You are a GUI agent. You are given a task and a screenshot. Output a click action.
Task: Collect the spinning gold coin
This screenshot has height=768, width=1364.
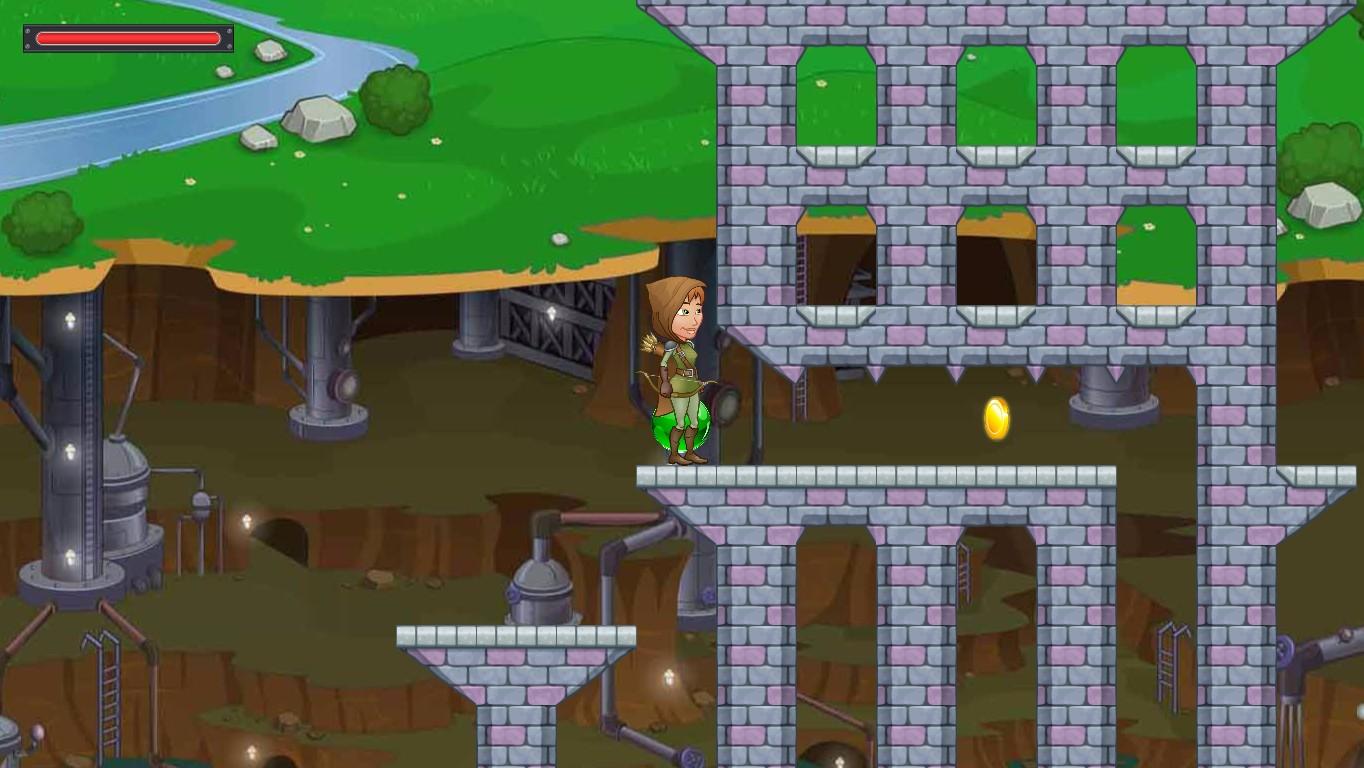point(995,418)
